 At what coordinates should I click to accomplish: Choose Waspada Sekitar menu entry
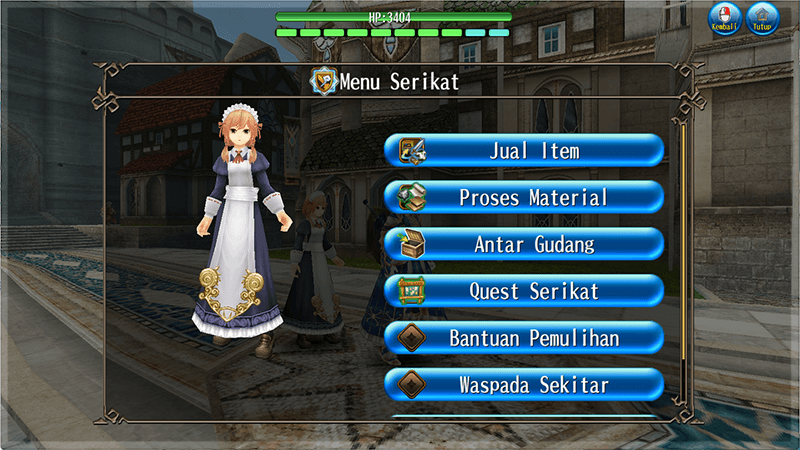pyautogui.click(x=524, y=384)
